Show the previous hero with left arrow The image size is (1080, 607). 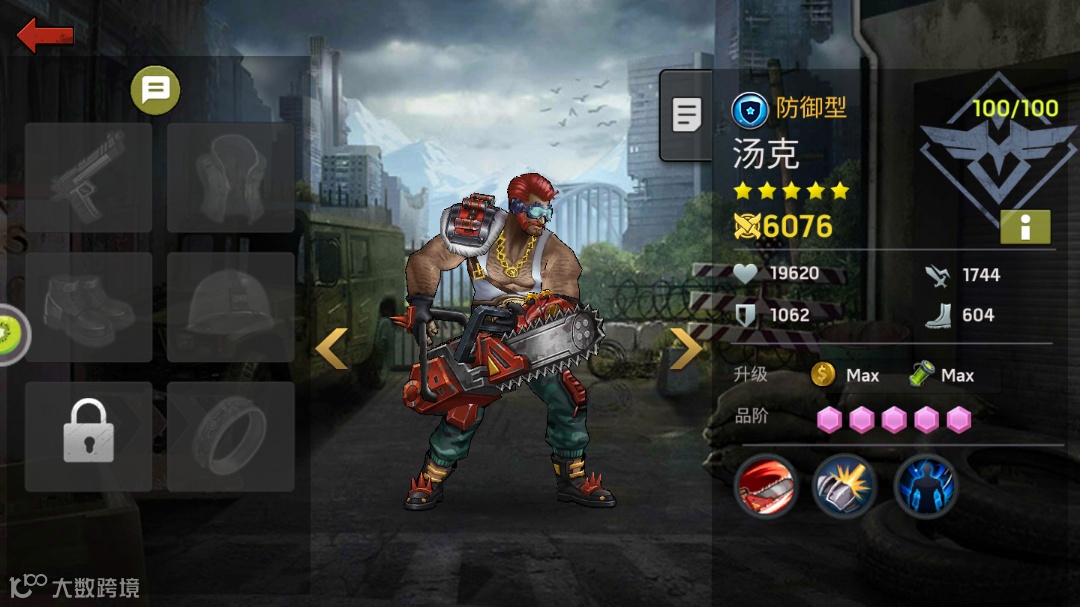click(331, 348)
